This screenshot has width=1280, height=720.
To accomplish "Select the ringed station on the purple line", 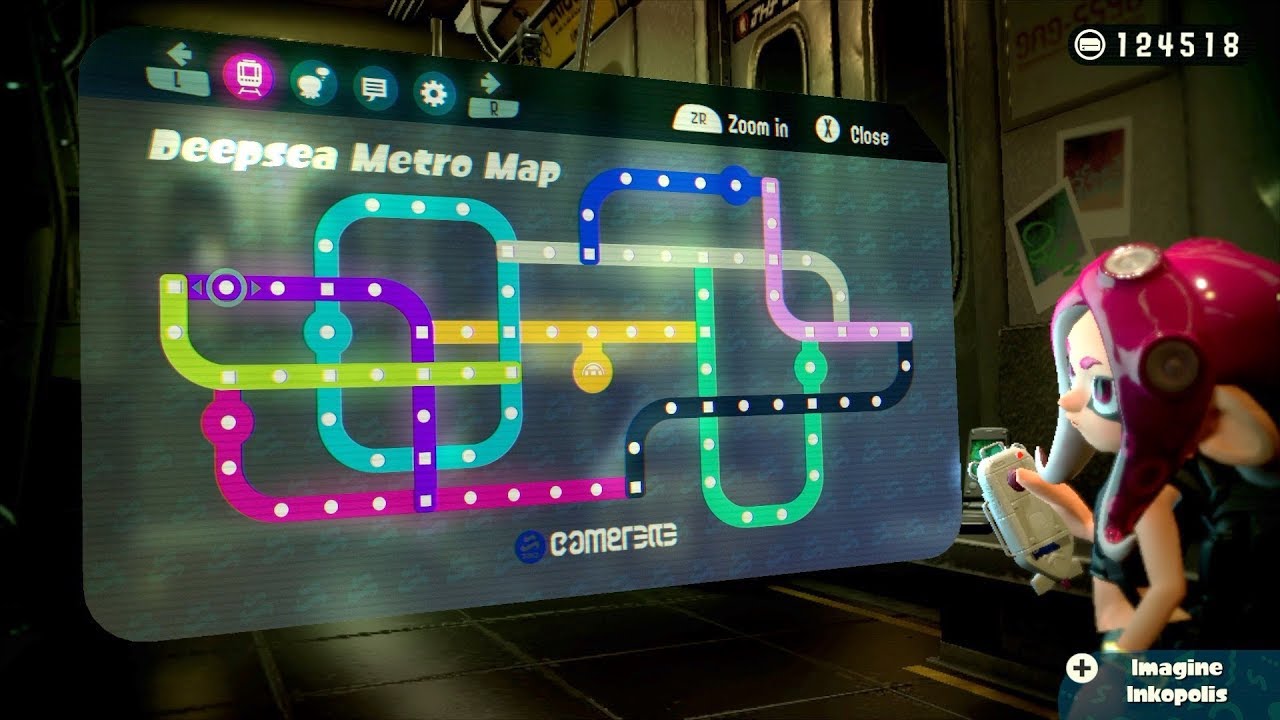I will [227, 288].
